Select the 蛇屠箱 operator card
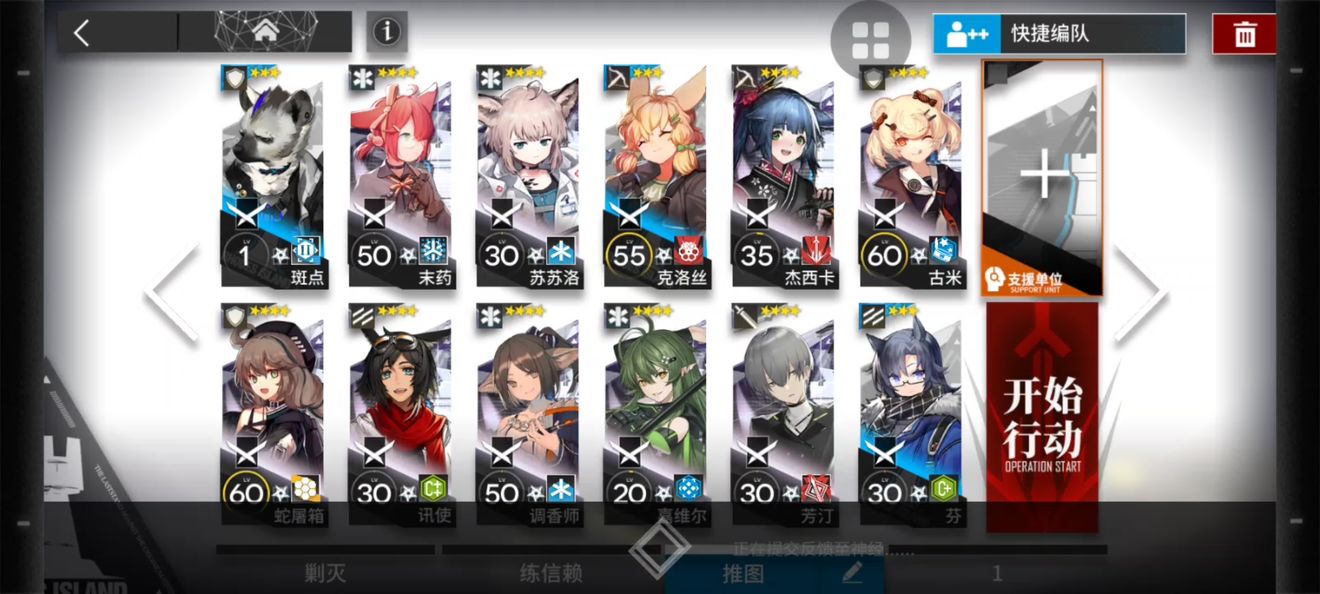Viewport: 1320px width, 594px height. click(273, 417)
